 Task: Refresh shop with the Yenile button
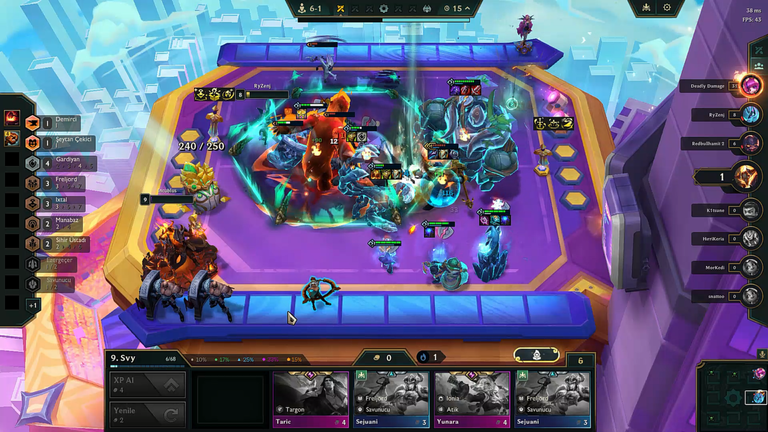coord(147,415)
